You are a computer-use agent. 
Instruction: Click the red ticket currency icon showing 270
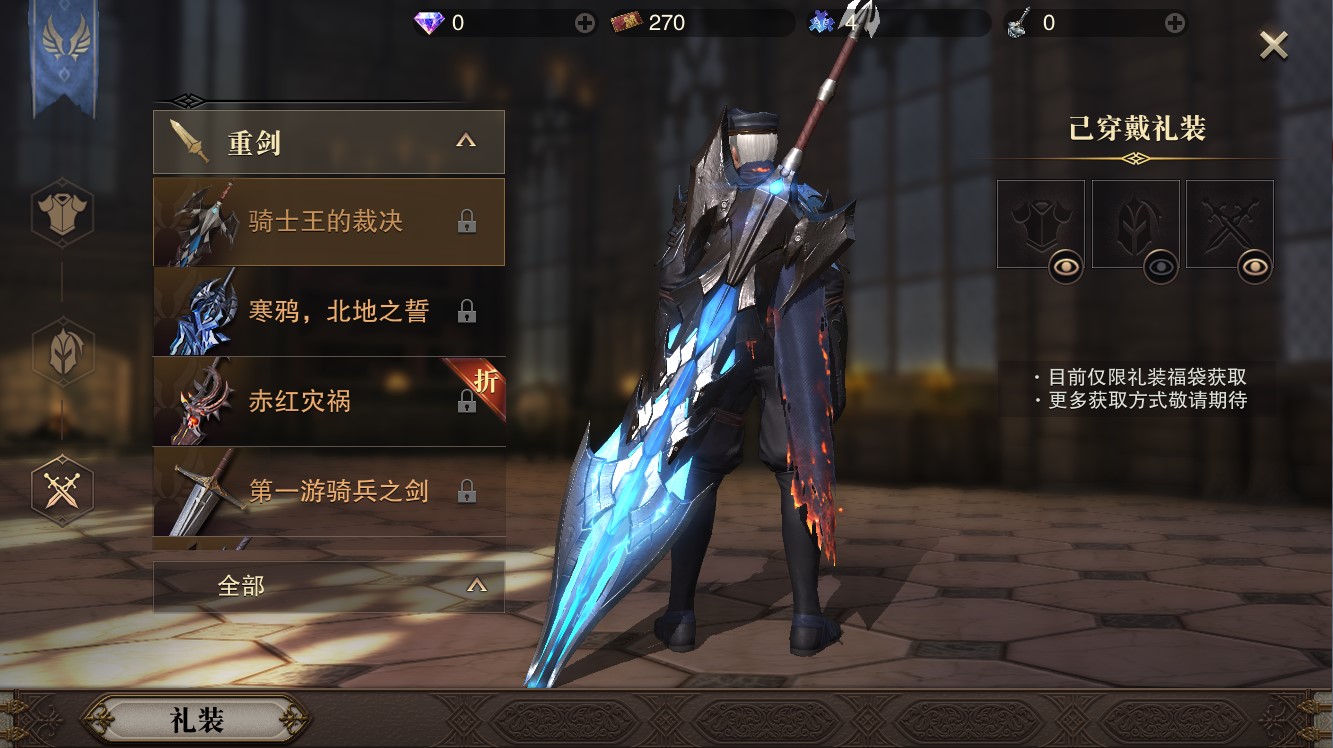click(628, 20)
